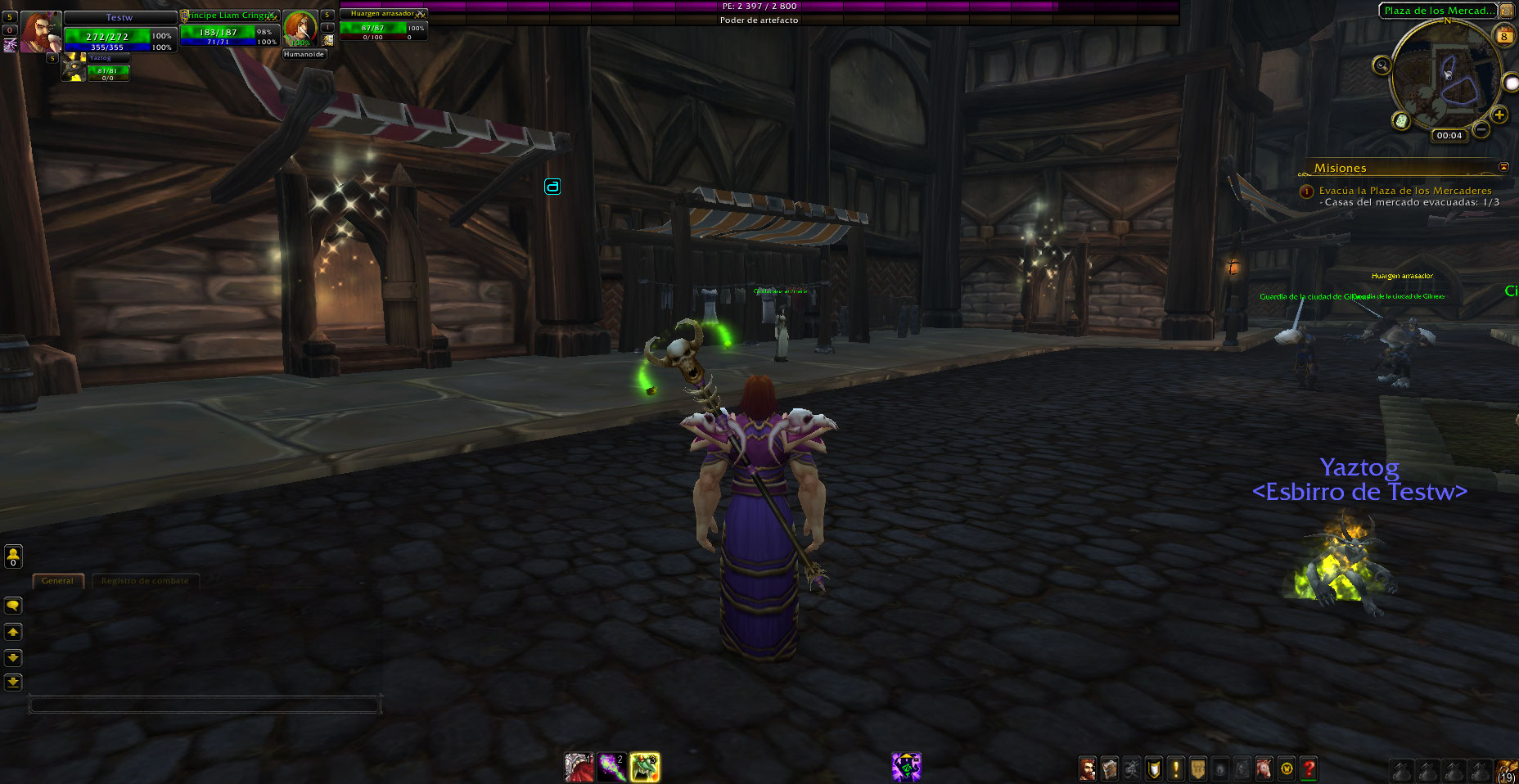Switch to the Registro de combate tab

coord(145,580)
